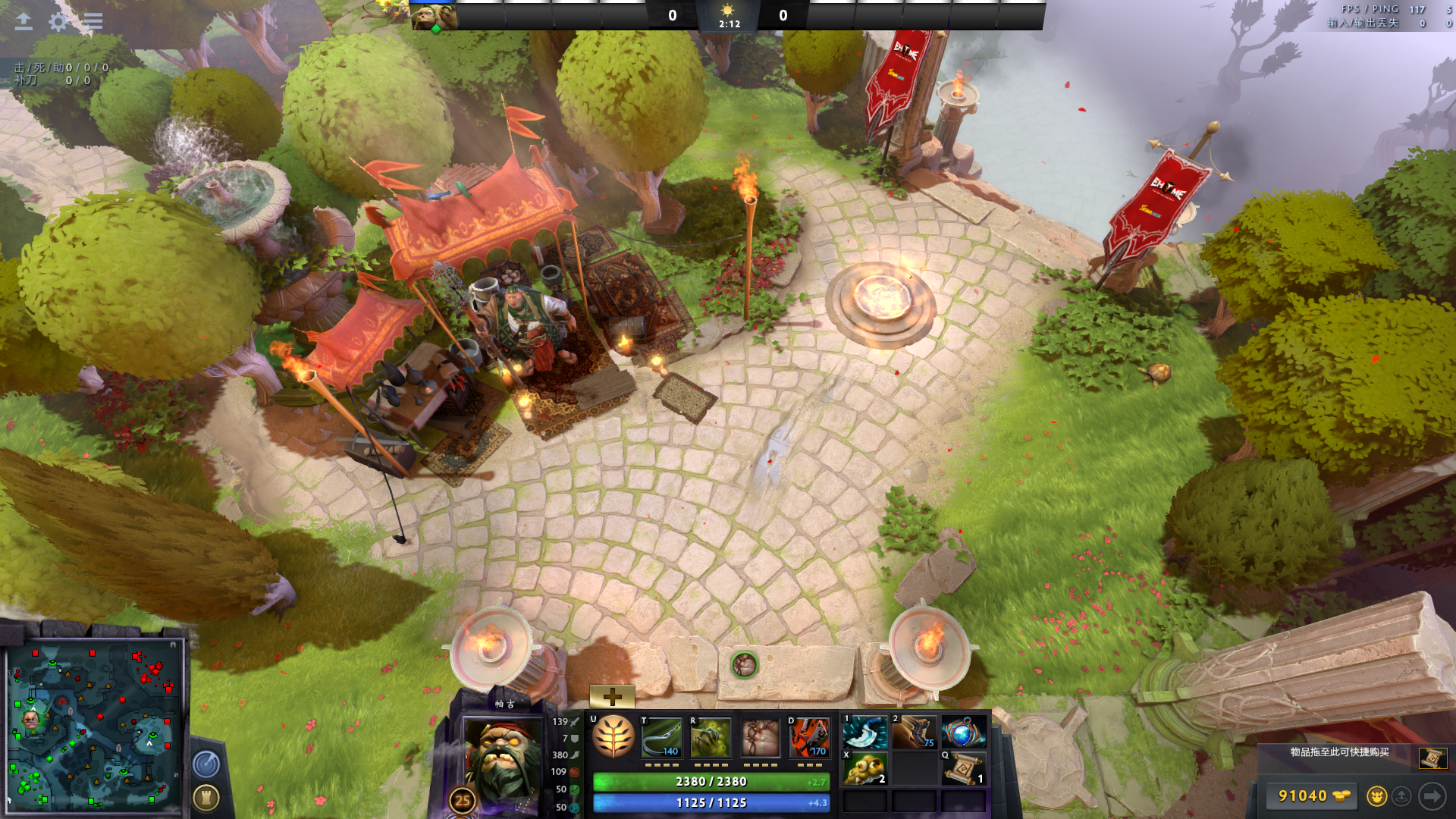This screenshot has width=1456, height=819.
Task: Use the Blink Dagger item
Action: pyautogui.click(x=865, y=733)
